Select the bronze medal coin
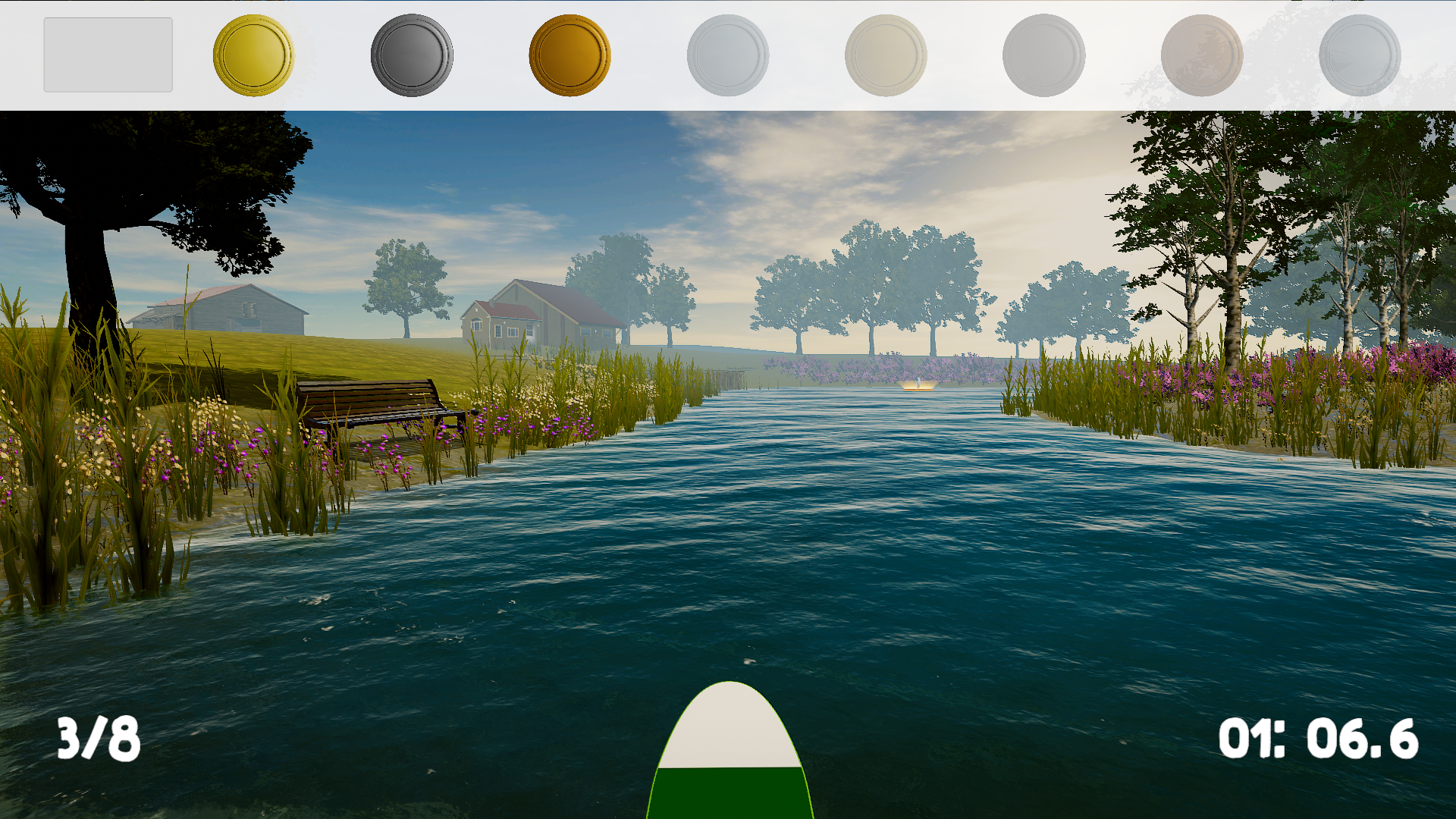This screenshot has height=819, width=1456. [570, 55]
